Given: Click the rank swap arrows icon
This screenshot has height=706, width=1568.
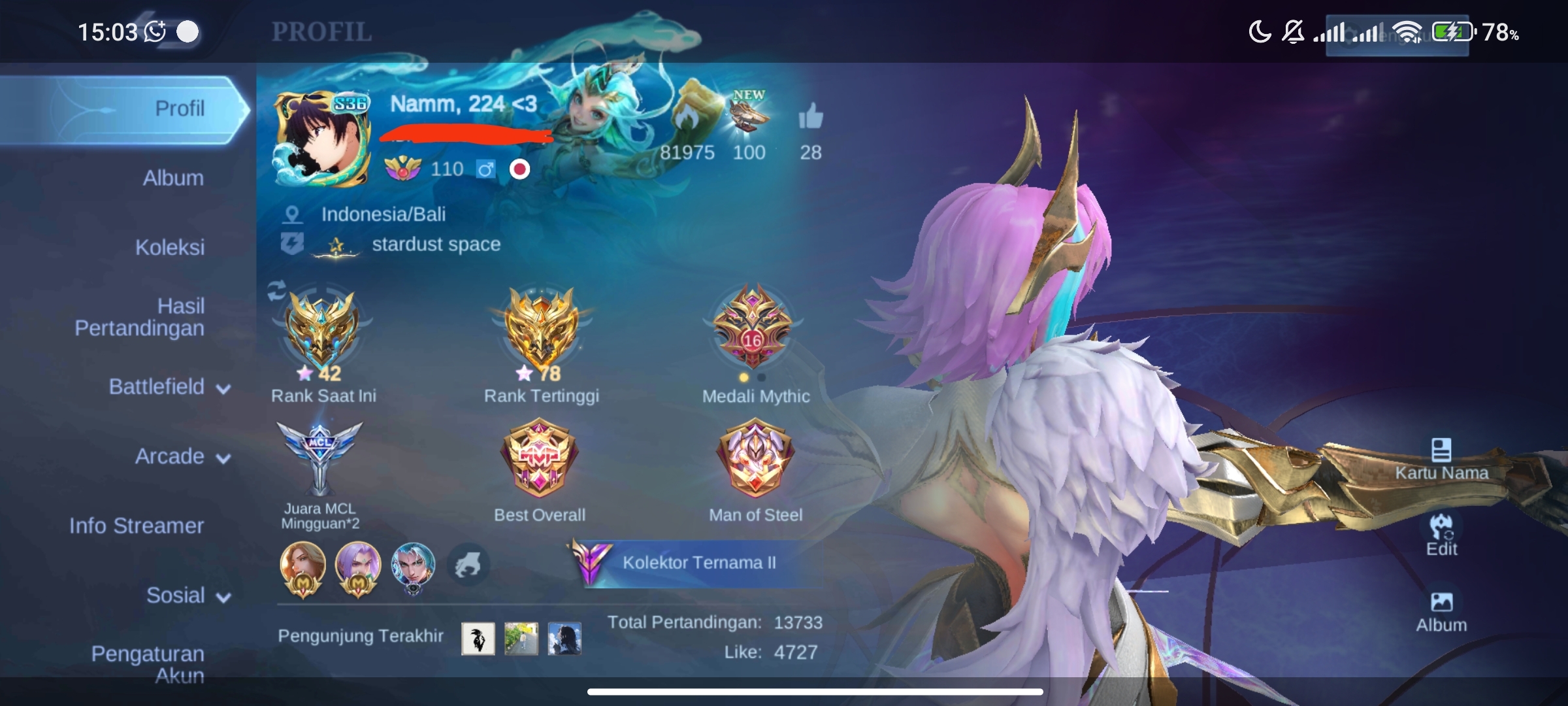Looking at the screenshot, I should tap(277, 290).
